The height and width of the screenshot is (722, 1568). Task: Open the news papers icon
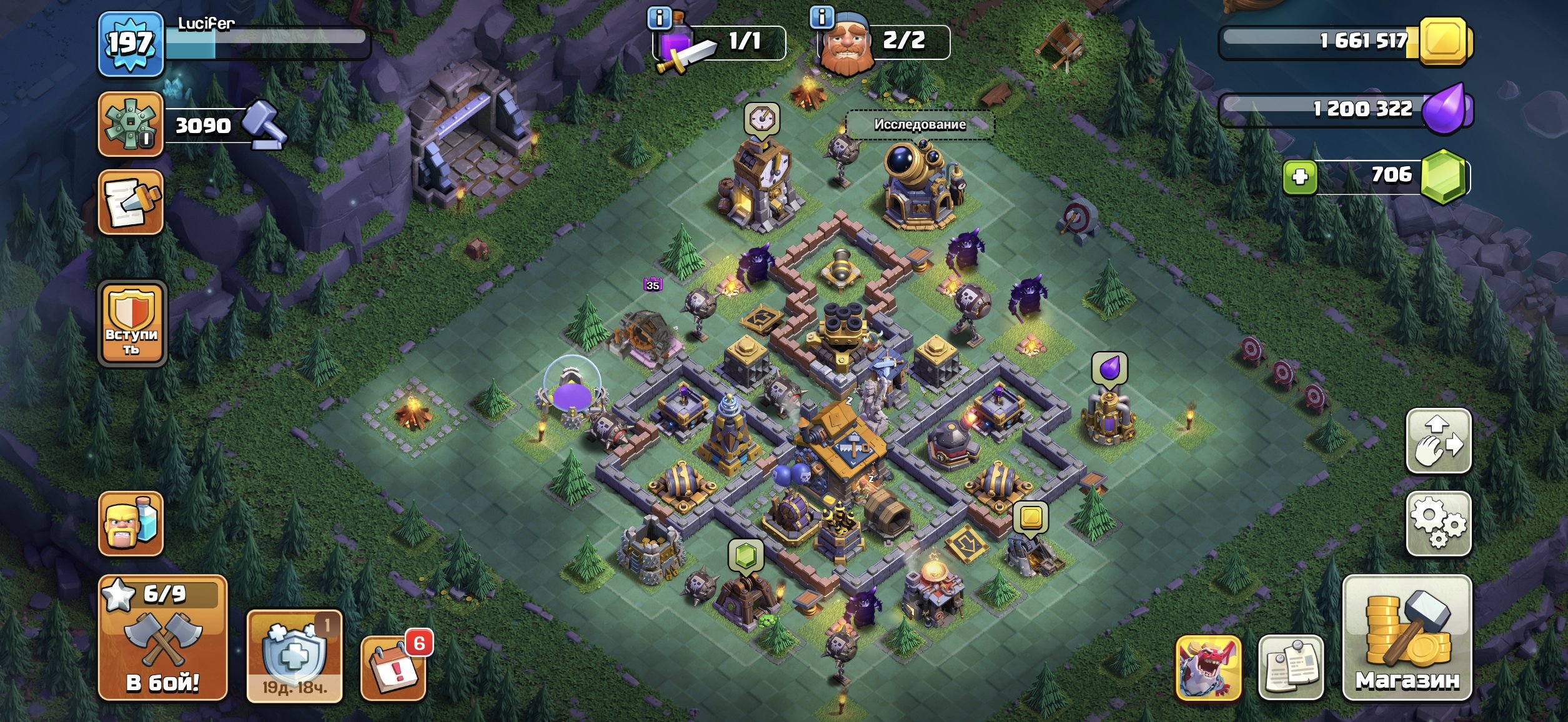click(x=1291, y=668)
